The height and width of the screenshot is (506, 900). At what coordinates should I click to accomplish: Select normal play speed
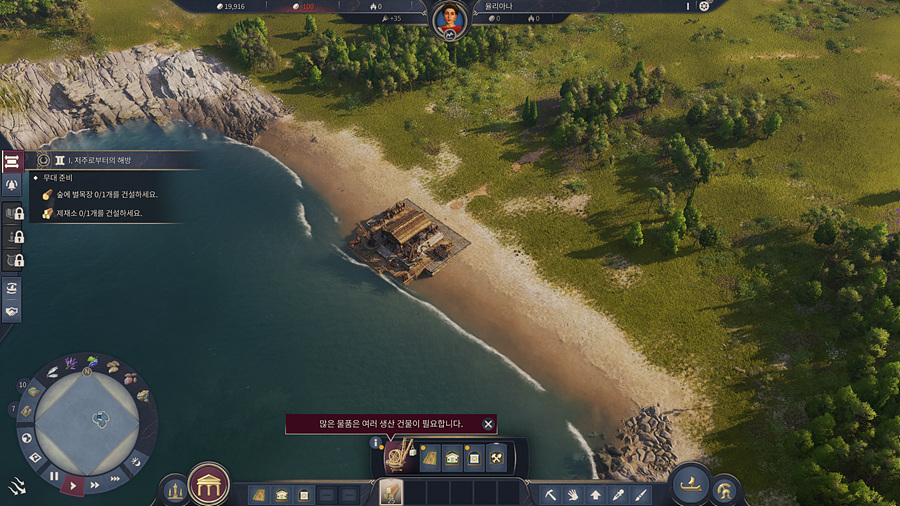coord(74,485)
